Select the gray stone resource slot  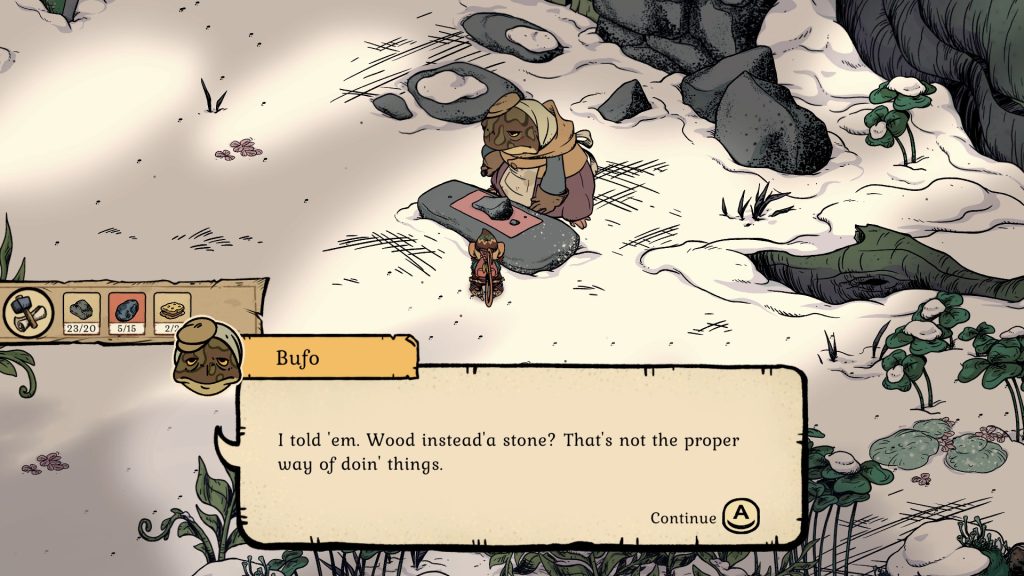coord(82,311)
